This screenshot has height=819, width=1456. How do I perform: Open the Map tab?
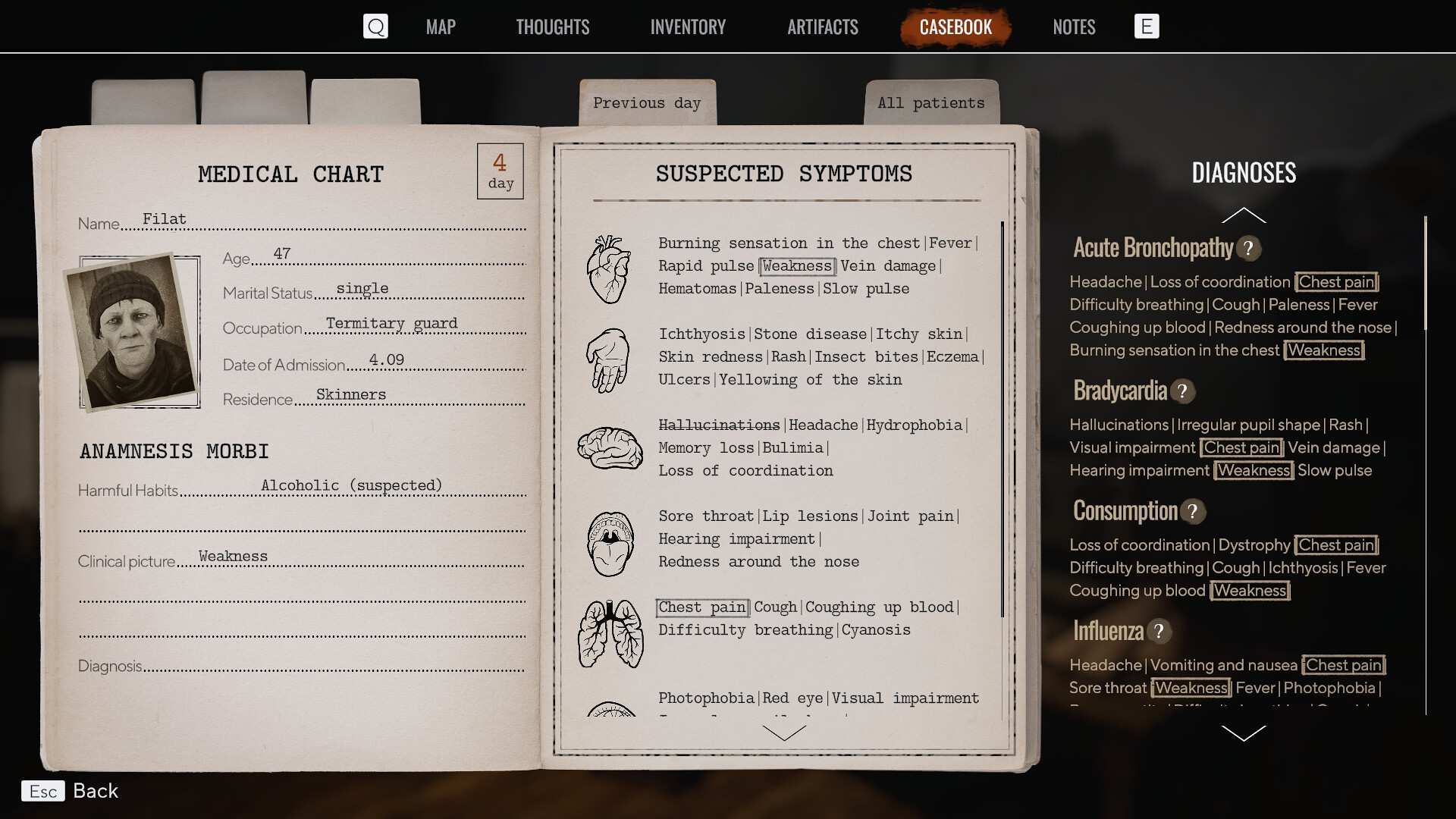[x=441, y=27]
